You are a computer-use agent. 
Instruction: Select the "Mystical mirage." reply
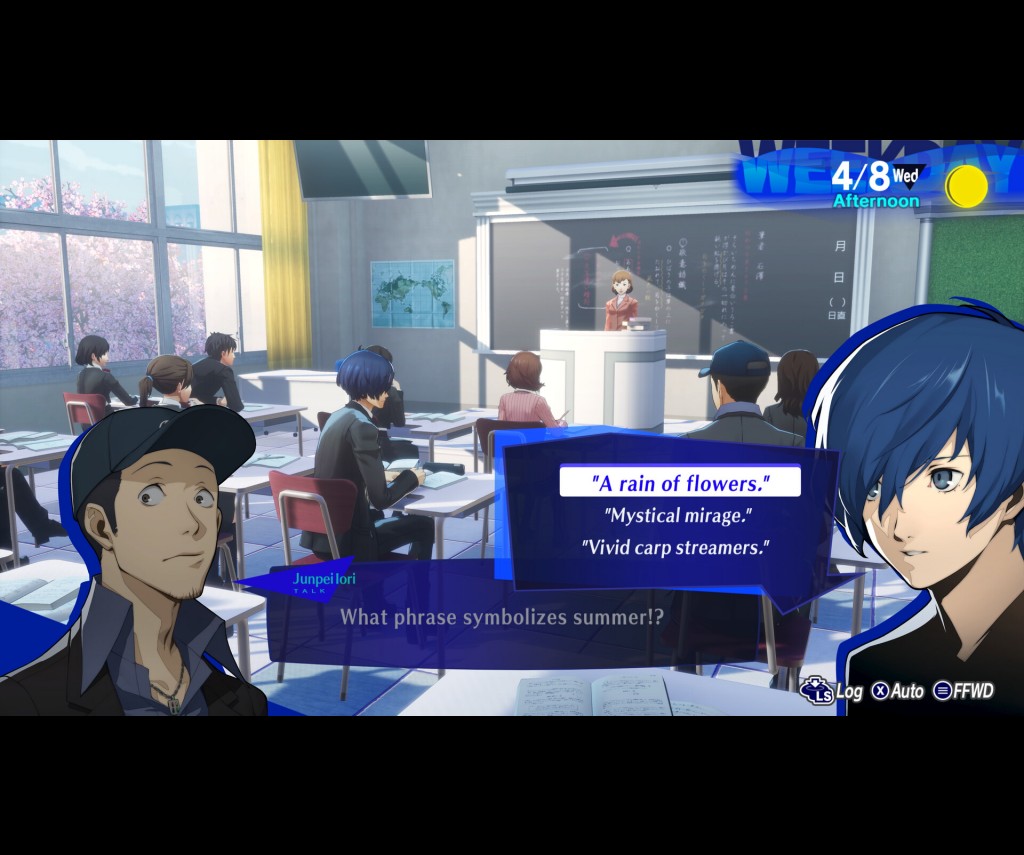coord(677,516)
